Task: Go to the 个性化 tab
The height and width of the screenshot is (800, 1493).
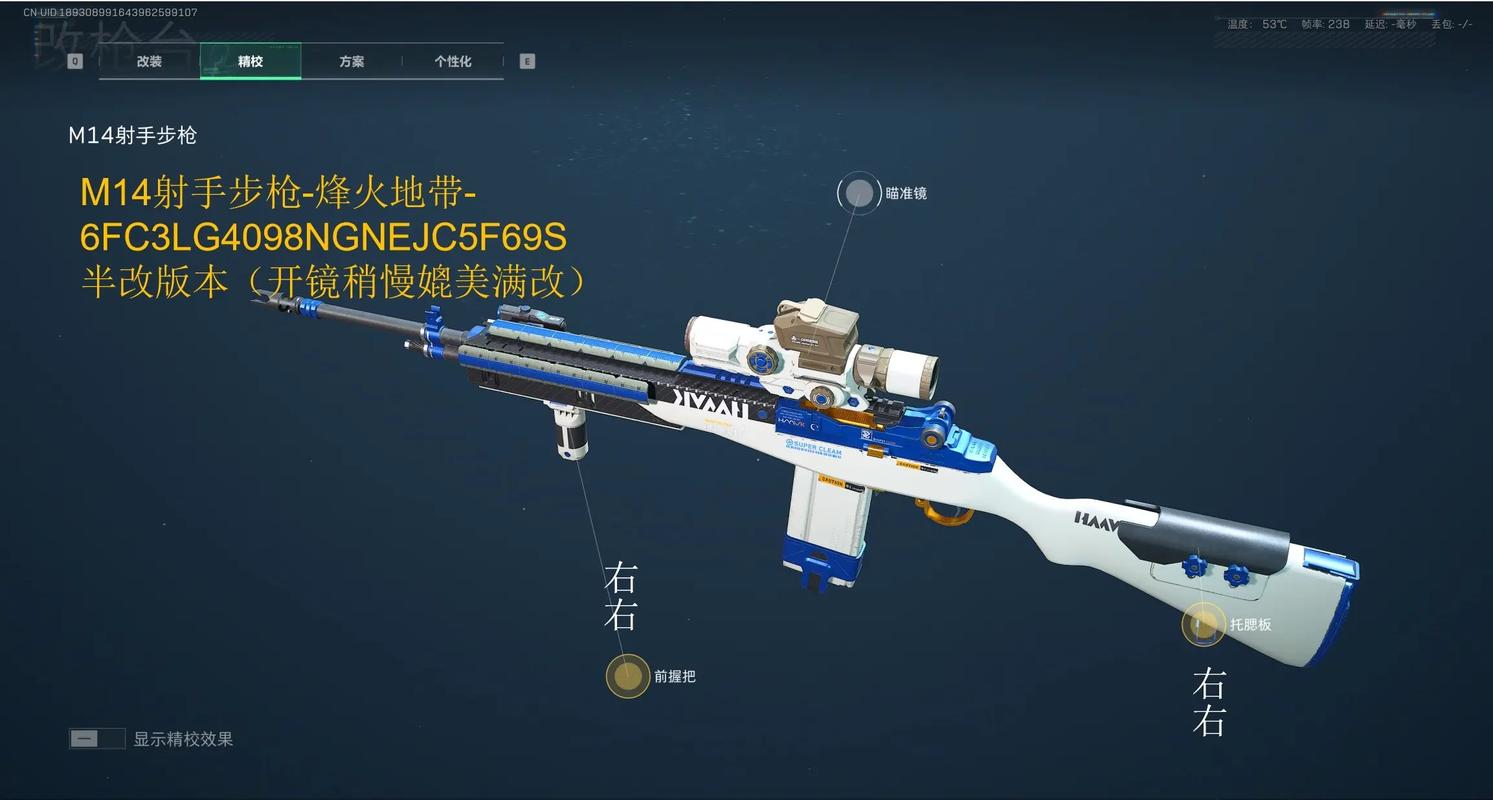Action: [x=452, y=61]
